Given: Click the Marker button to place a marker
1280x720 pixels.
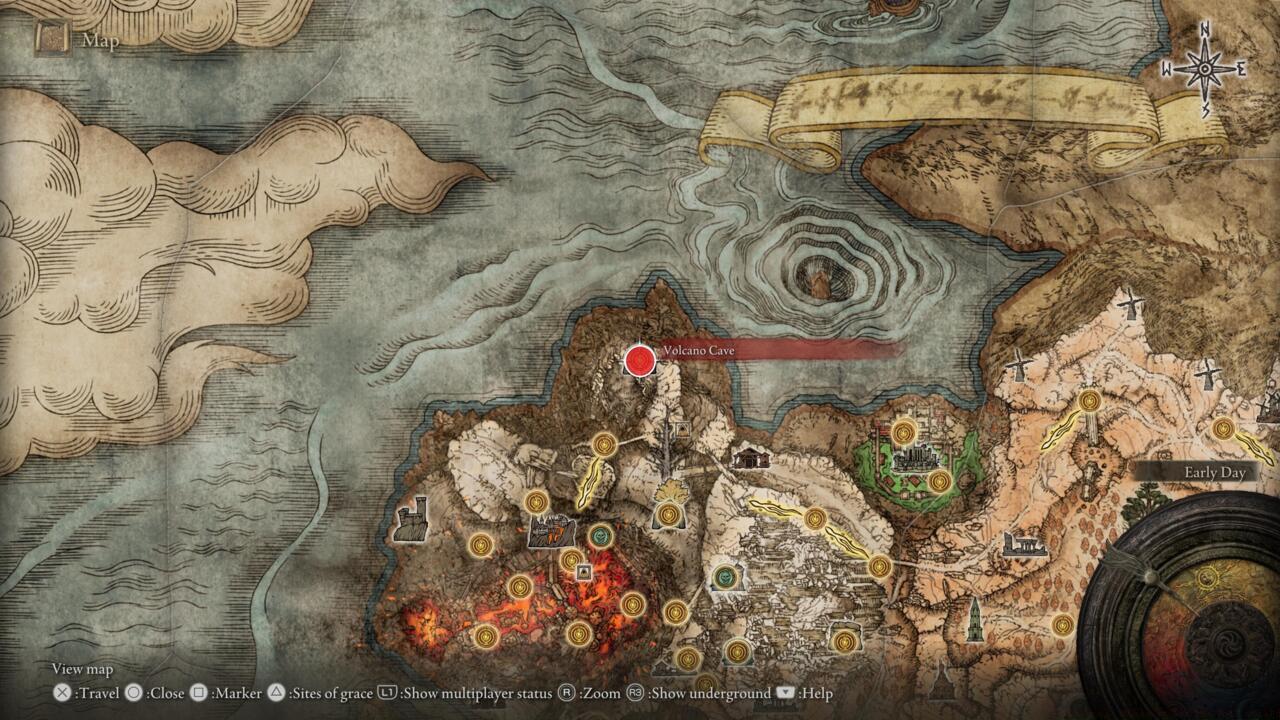Looking at the screenshot, I should point(198,691).
